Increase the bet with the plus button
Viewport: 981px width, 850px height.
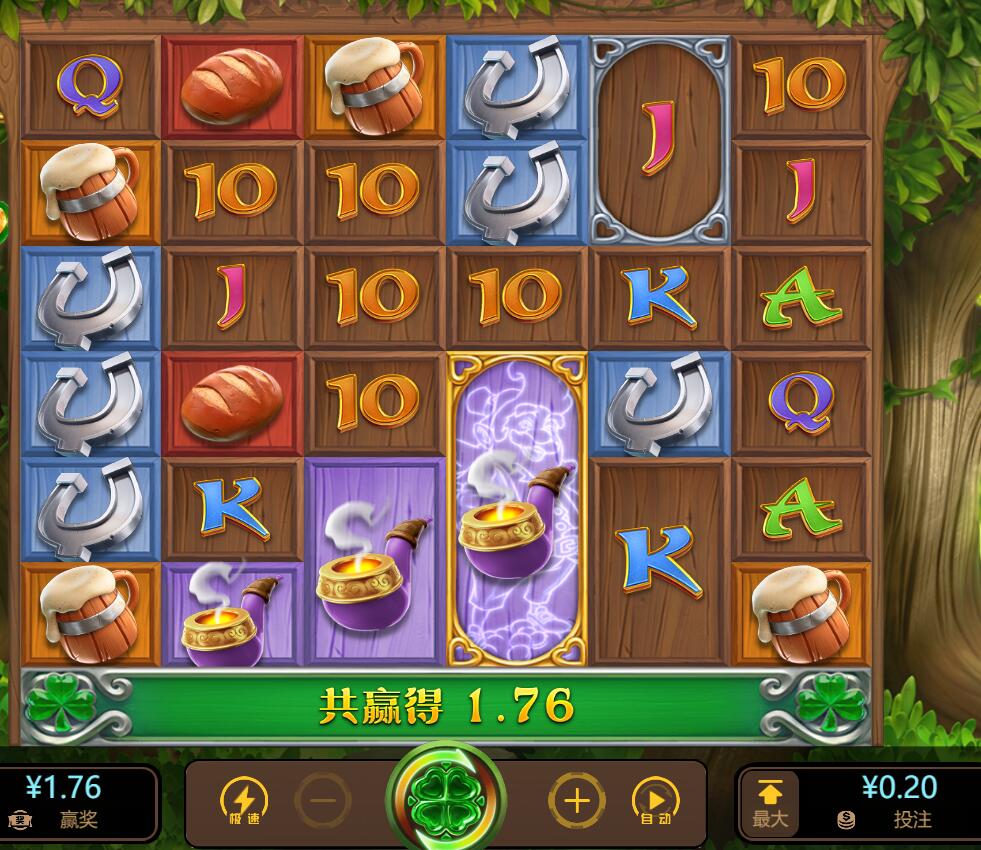pos(577,800)
